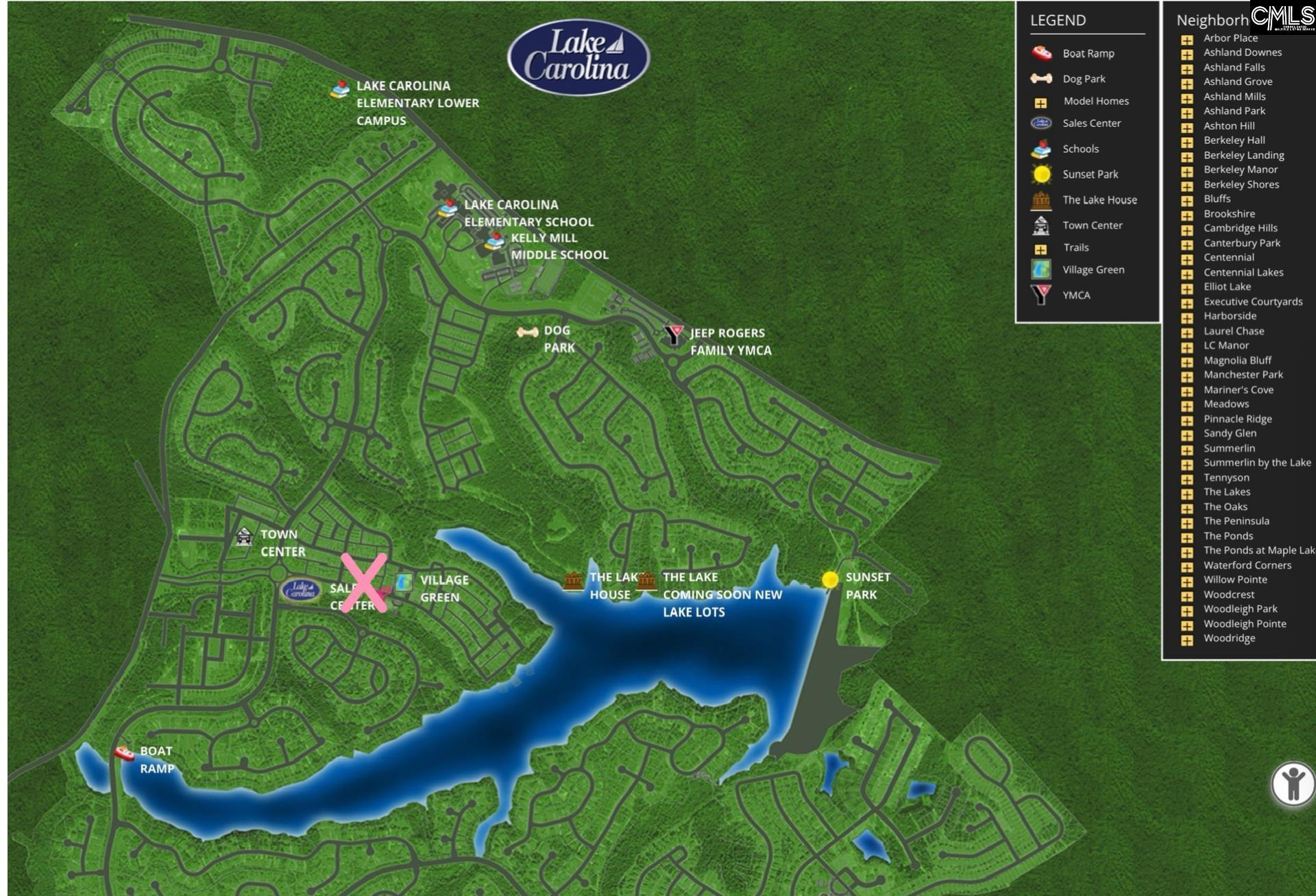Image resolution: width=1316 pixels, height=896 pixels.
Task: Click the Kelly Mill Middle School marker
Action: tap(494, 240)
